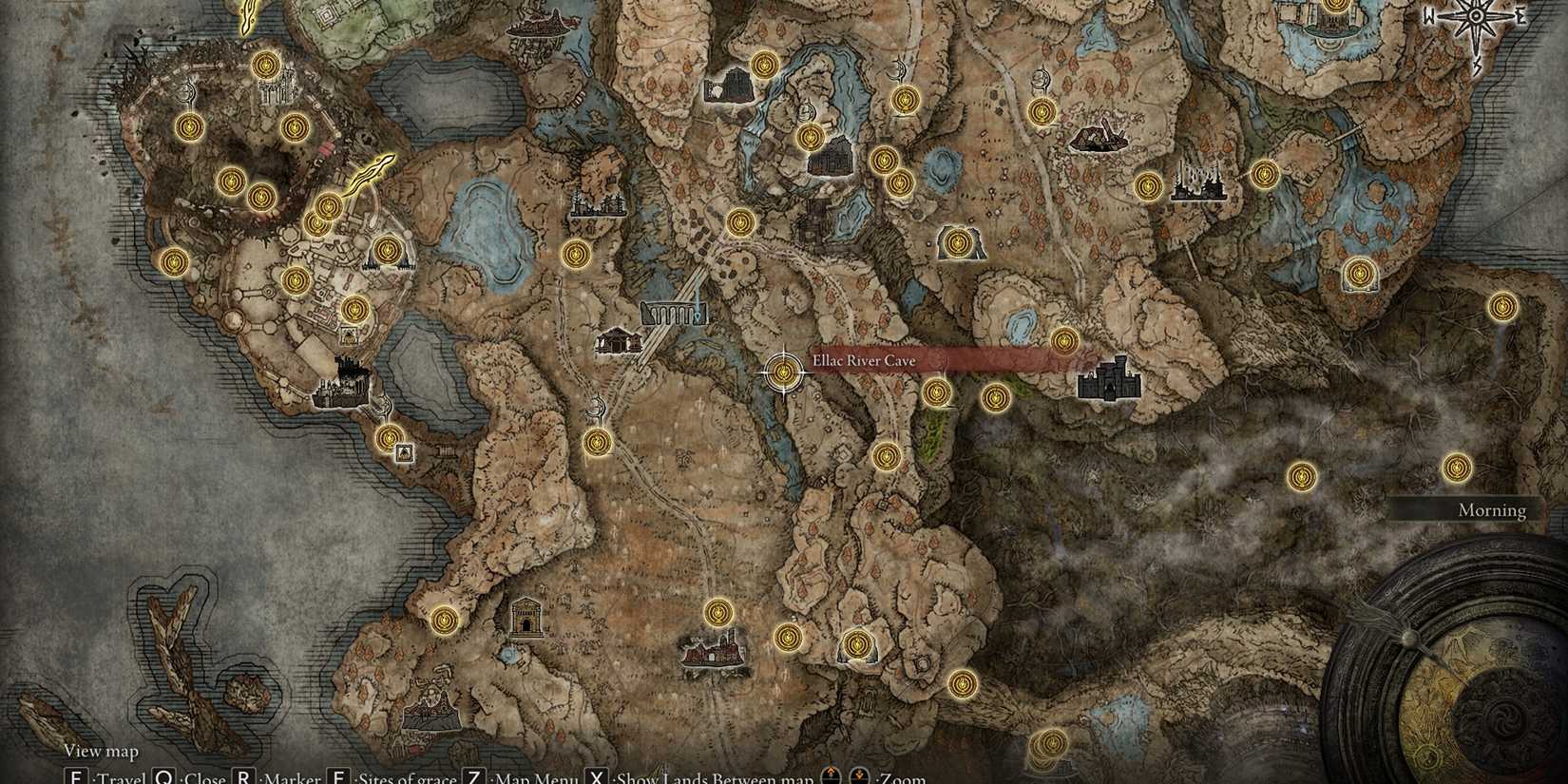Click the Morning time-of-day label
The width and height of the screenshot is (1568, 784).
(x=1490, y=510)
